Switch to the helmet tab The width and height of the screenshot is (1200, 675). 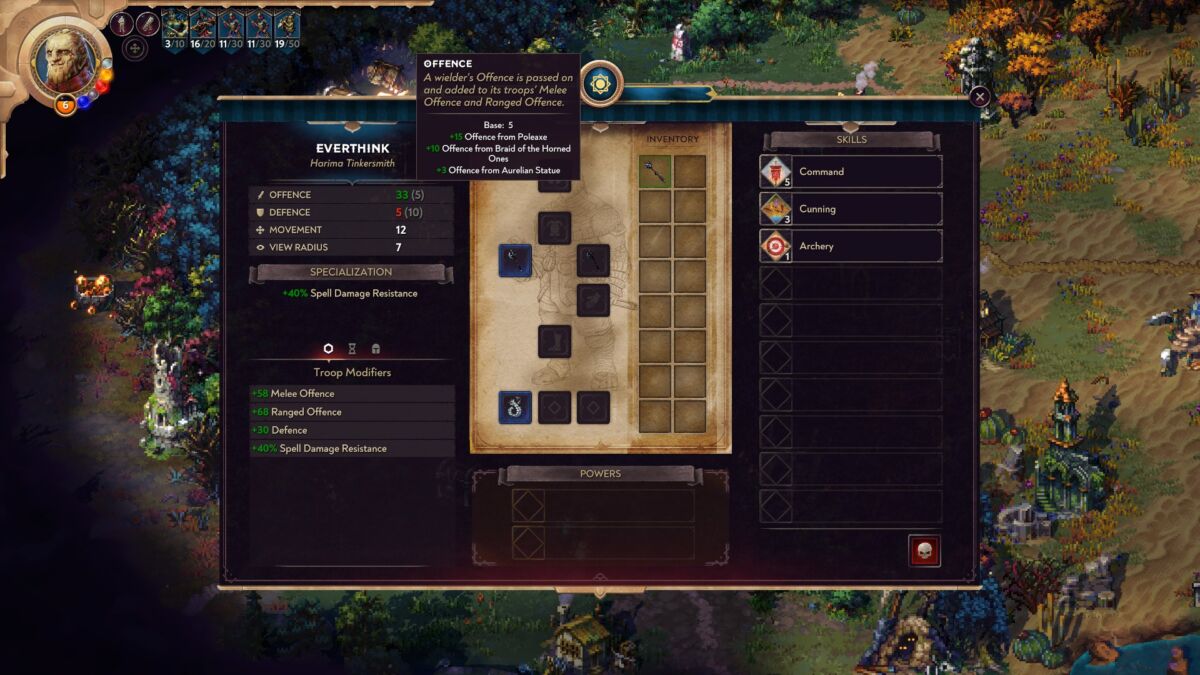(x=376, y=349)
